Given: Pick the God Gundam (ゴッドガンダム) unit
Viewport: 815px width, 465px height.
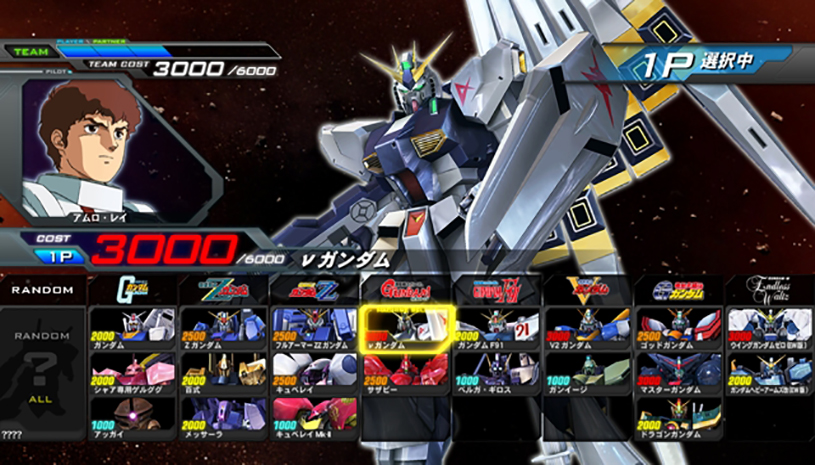Looking at the screenshot, I should [679, 327].
